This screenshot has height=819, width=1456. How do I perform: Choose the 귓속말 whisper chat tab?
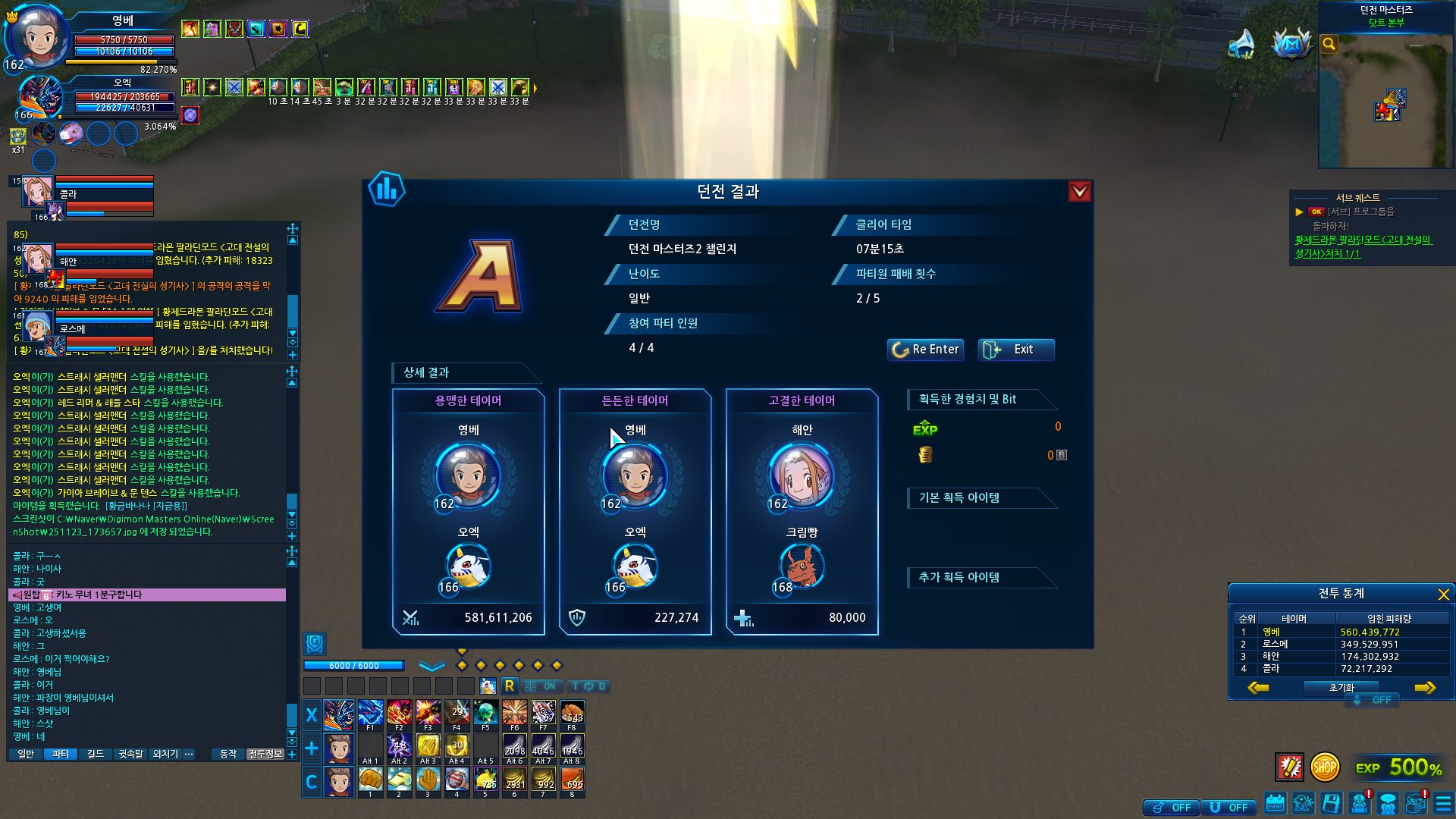click(130, 754)
